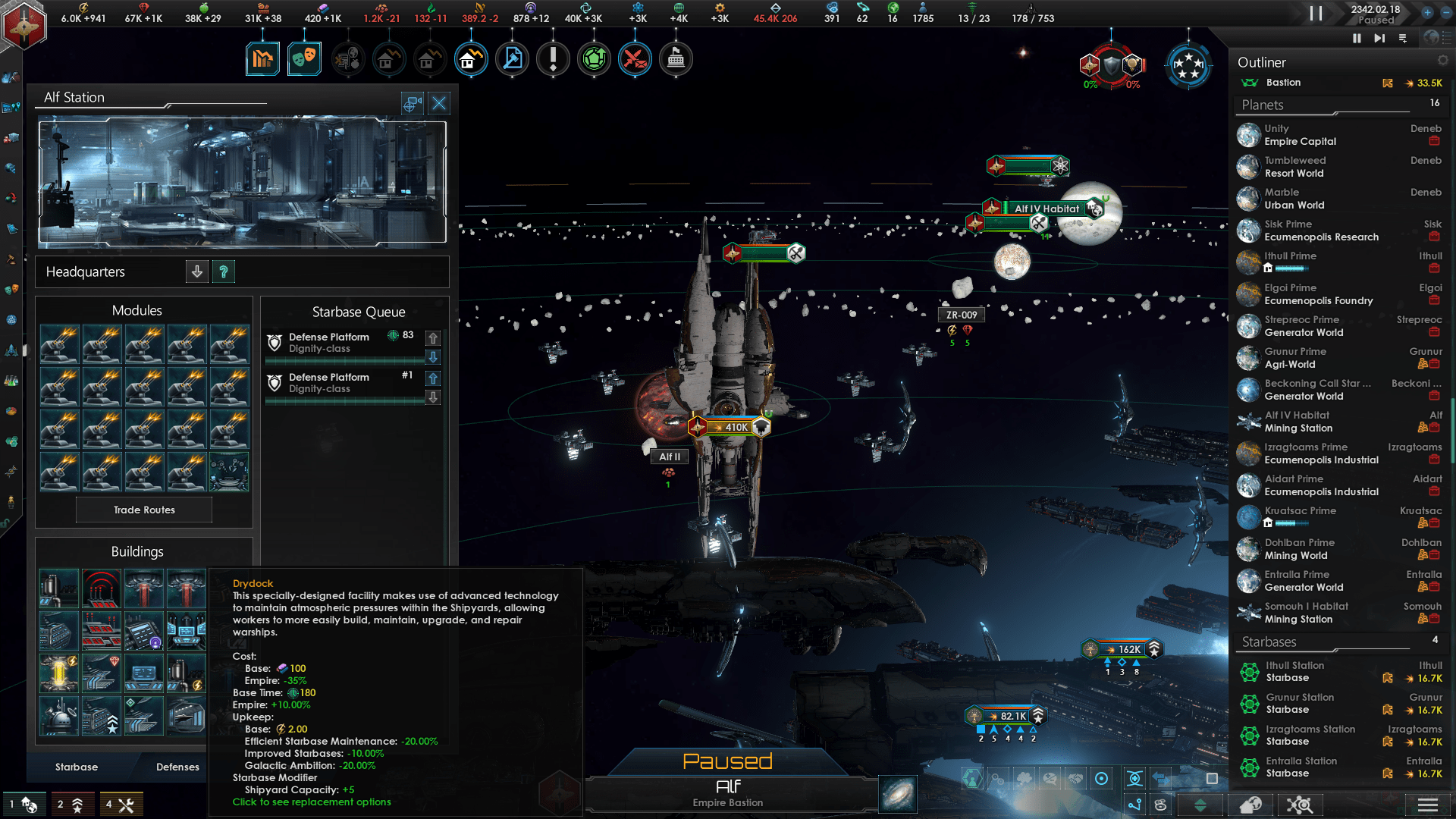Switch to the Starbase tab
Viewport: 1456px width, 819px height.
coord(77,767)
